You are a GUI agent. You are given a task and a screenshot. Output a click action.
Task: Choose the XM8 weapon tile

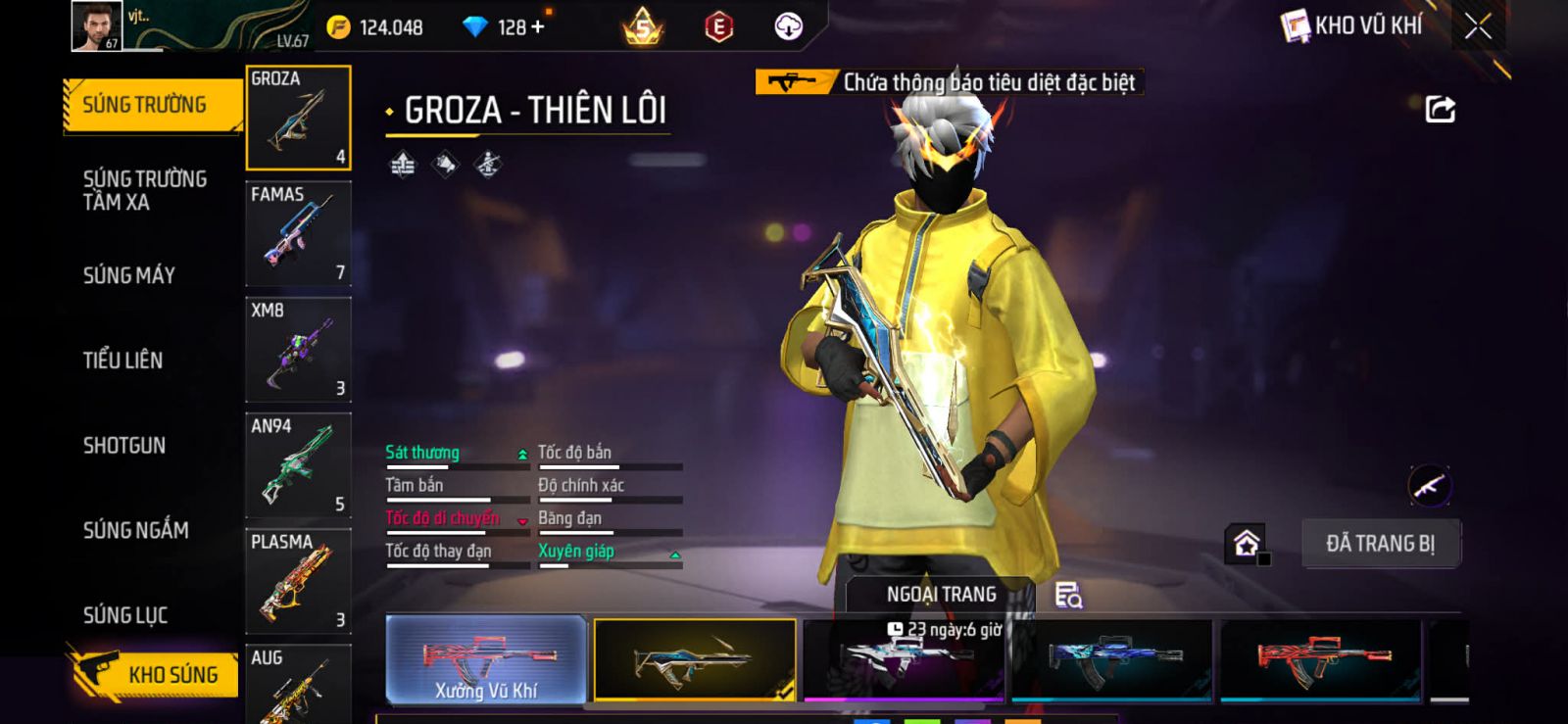click(298, 349)
